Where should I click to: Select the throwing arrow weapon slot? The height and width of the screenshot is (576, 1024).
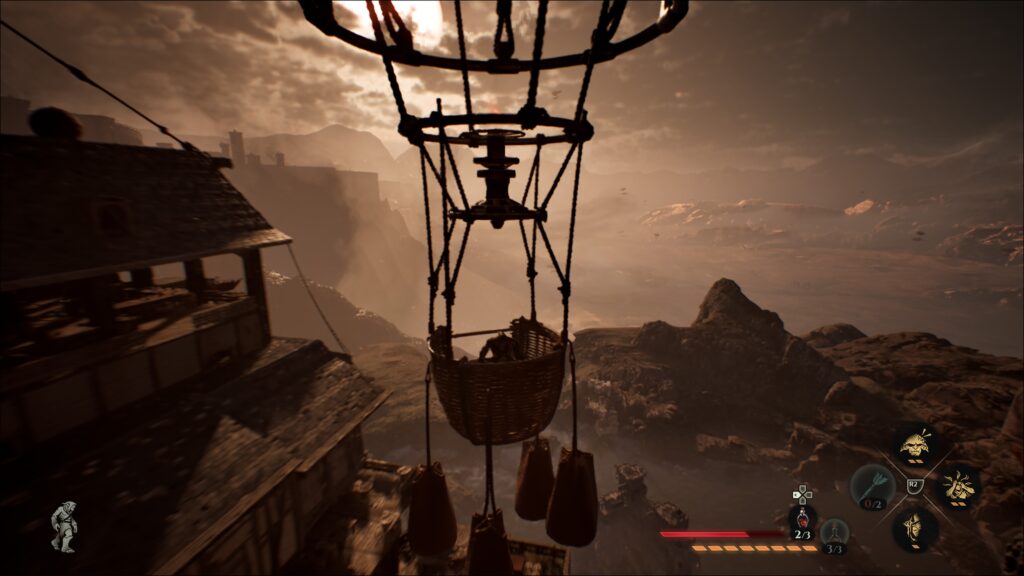[x=872, y=486]
